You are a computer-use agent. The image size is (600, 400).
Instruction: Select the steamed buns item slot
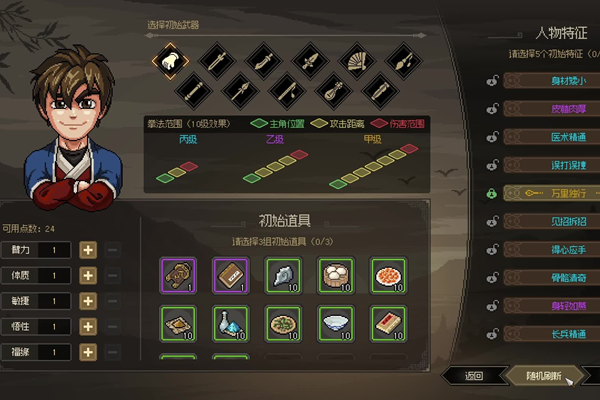coord(334,273)
